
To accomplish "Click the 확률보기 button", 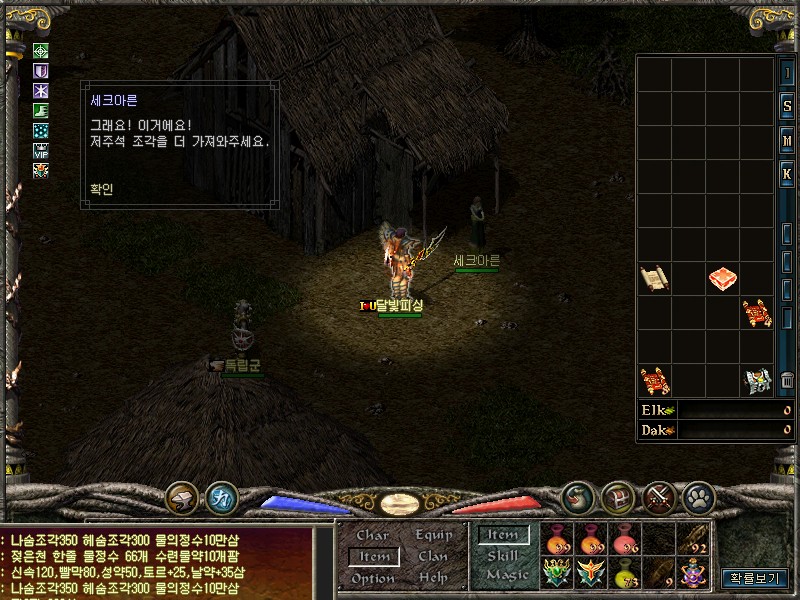I will click(755, 577).
